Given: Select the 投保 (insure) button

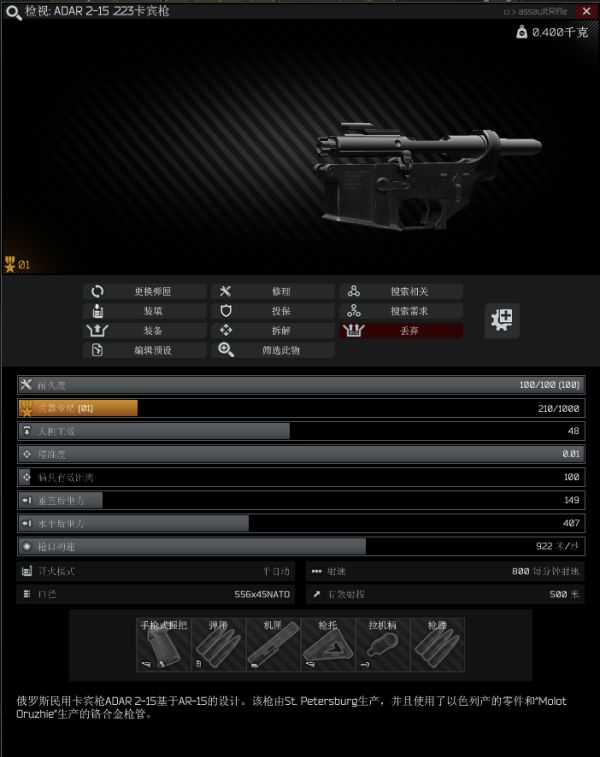Looking at the screenshot, I should coord(273,311).
